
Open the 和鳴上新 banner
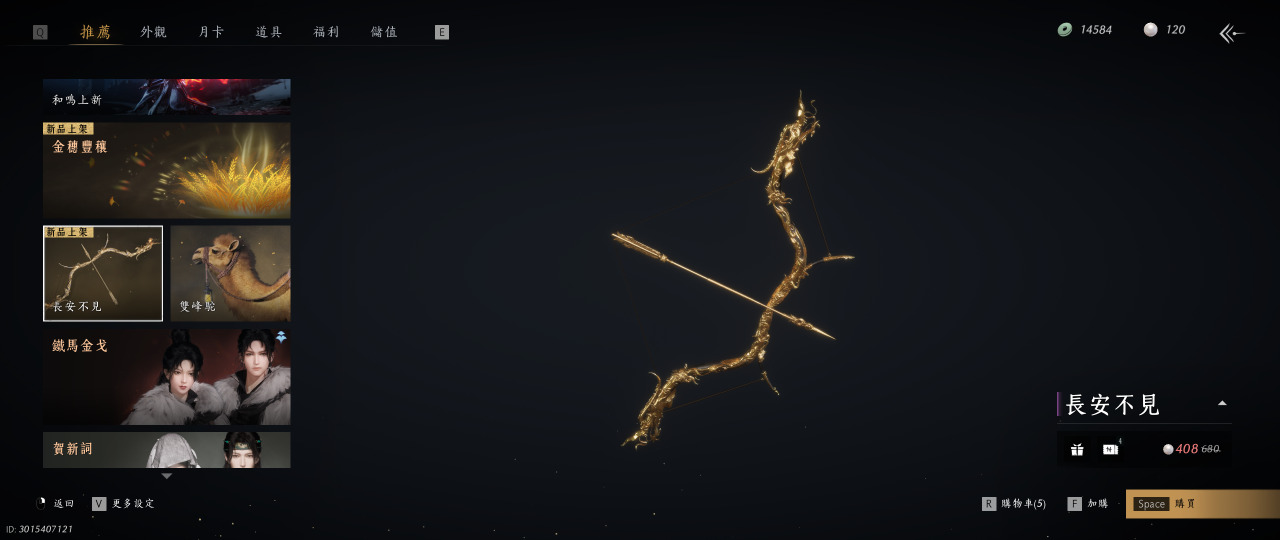[167, 97]
